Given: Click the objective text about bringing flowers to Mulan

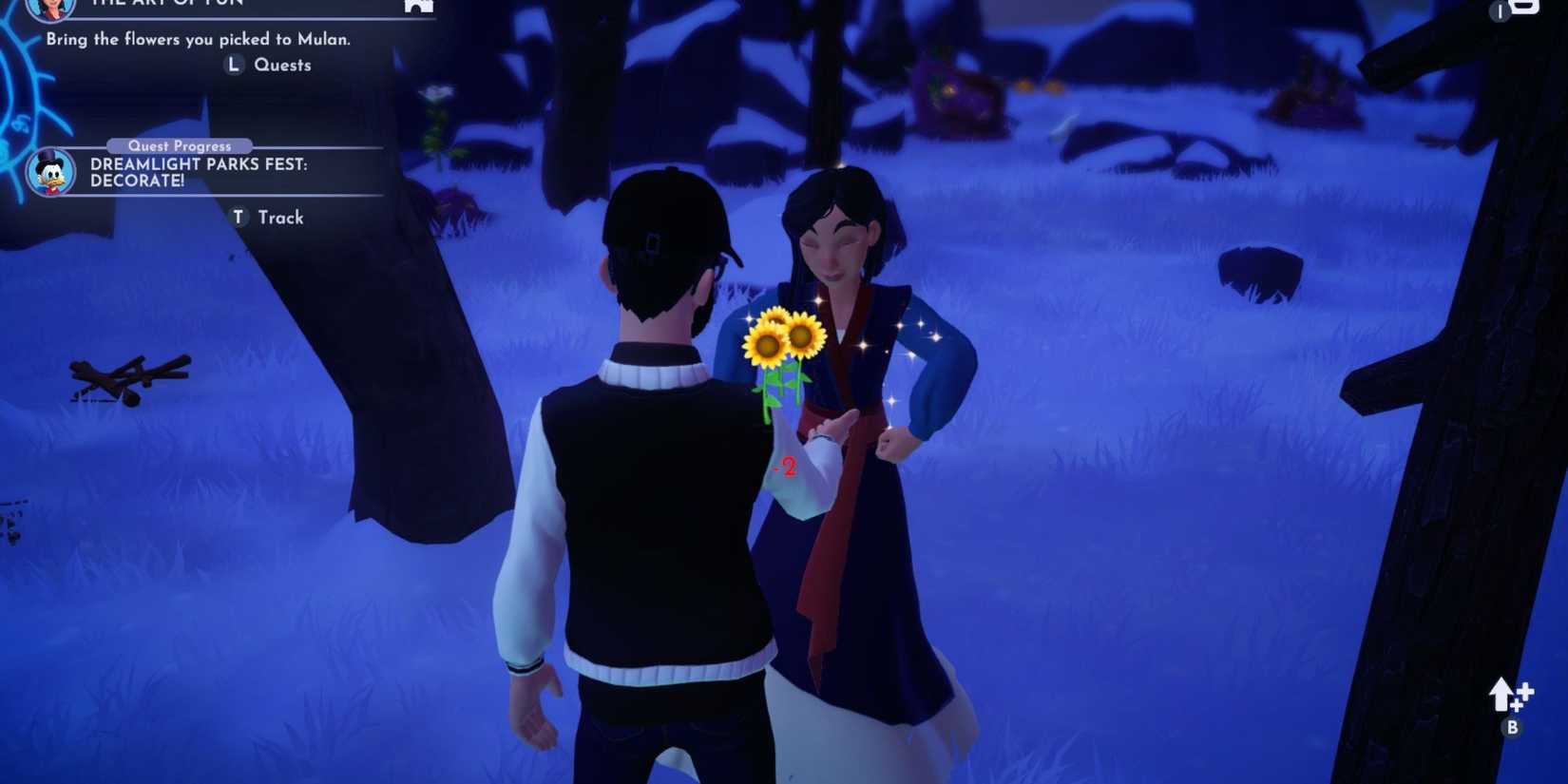Looking at the screenshot, I should pyautogui.click(x=196, y=40).
